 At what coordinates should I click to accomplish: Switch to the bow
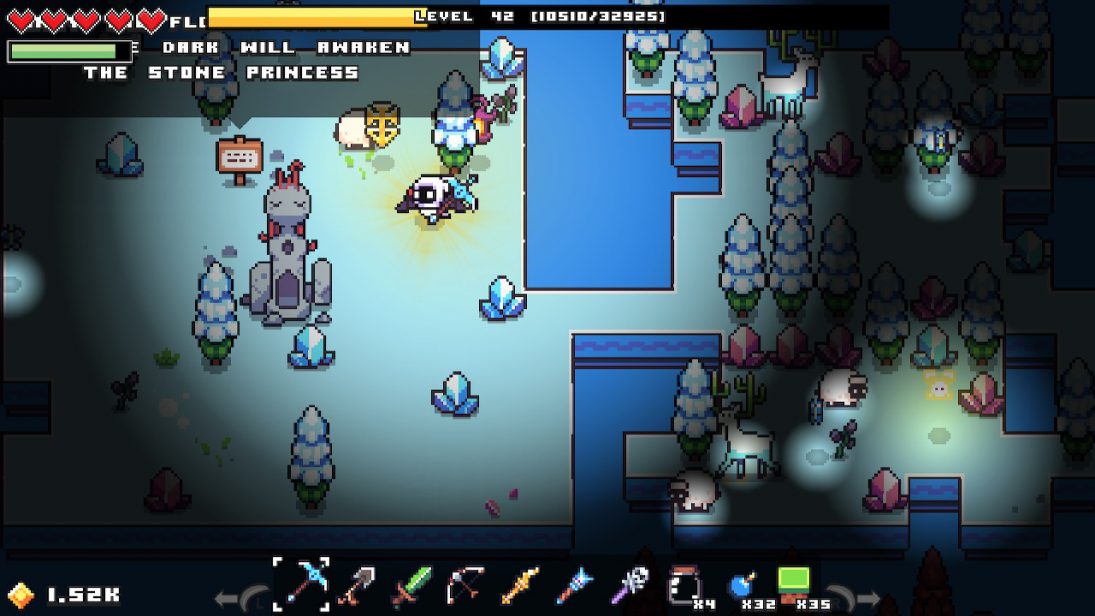point(465,584)
